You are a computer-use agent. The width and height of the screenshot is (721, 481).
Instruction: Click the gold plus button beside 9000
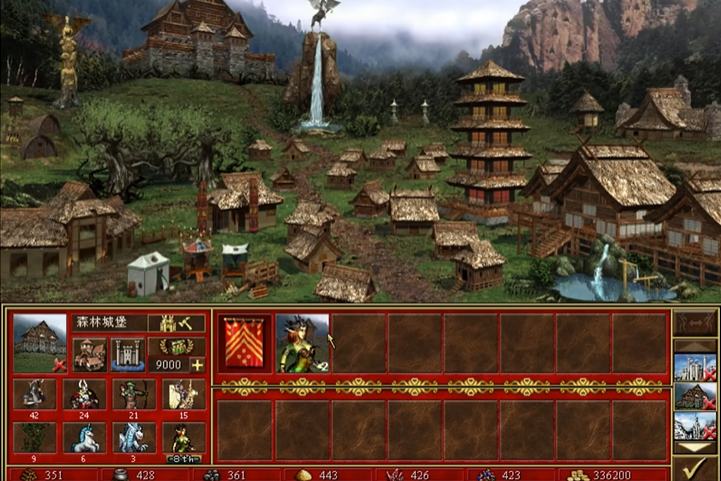[197, 365]
